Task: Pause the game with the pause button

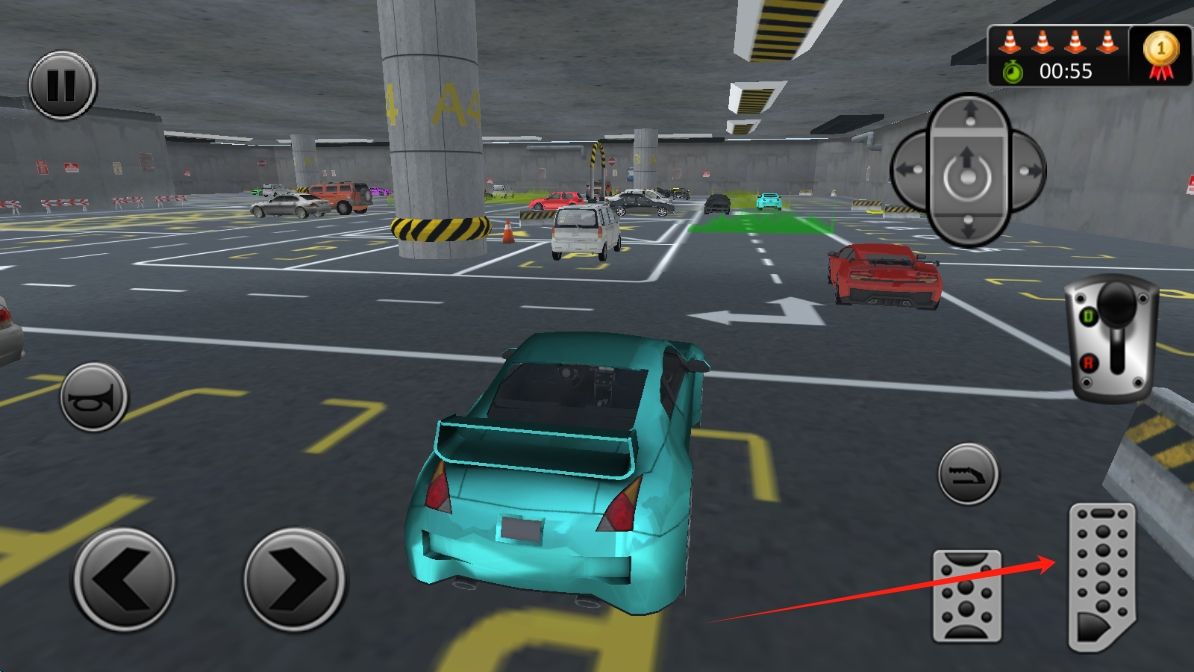Action: pyautogui.click(x=62, y=86)
